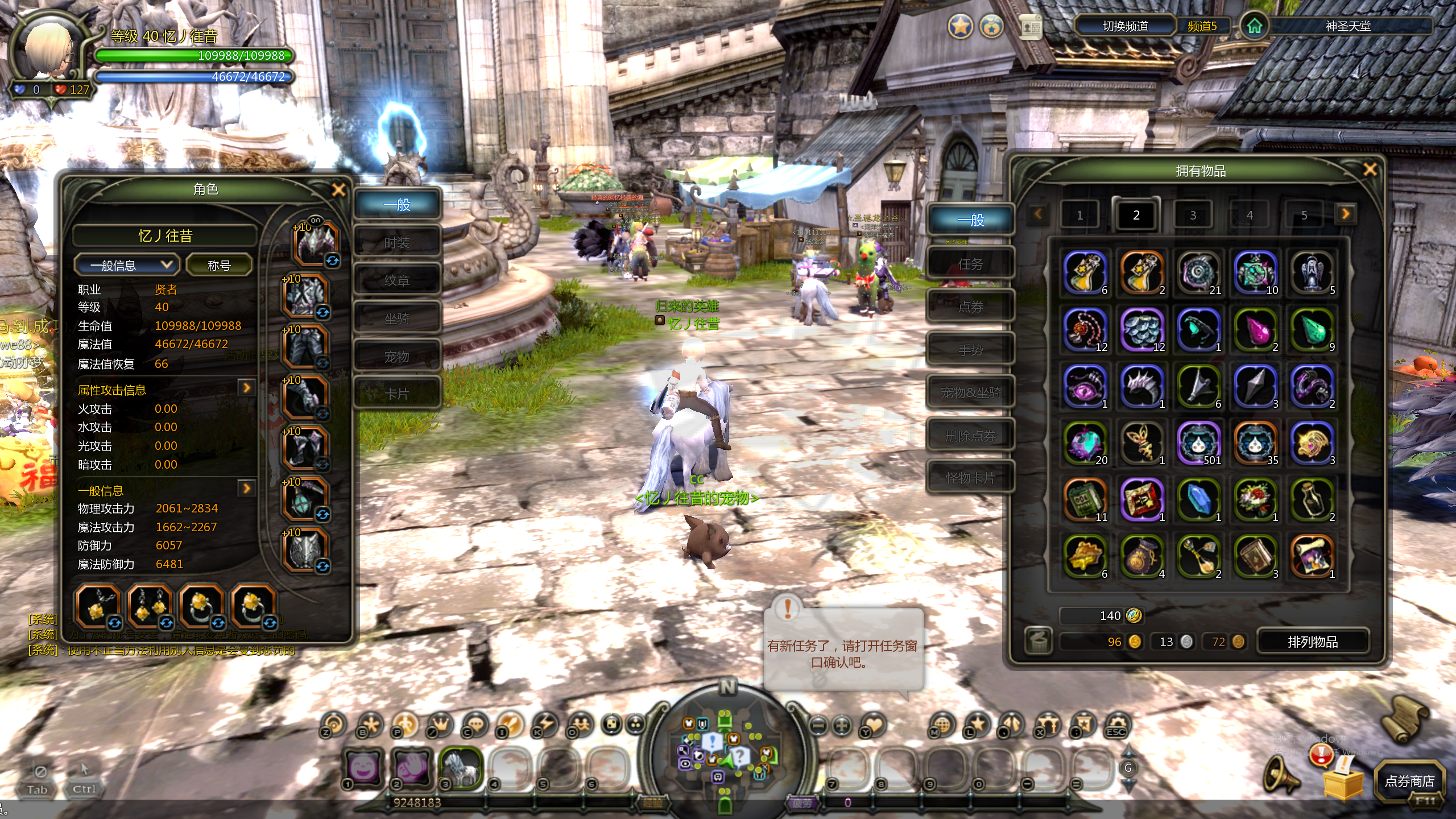Open the 一般信息 dropdown
The width and height of the screenshot is (1456, 819).
pyautogui.click(x=127, y=265)
